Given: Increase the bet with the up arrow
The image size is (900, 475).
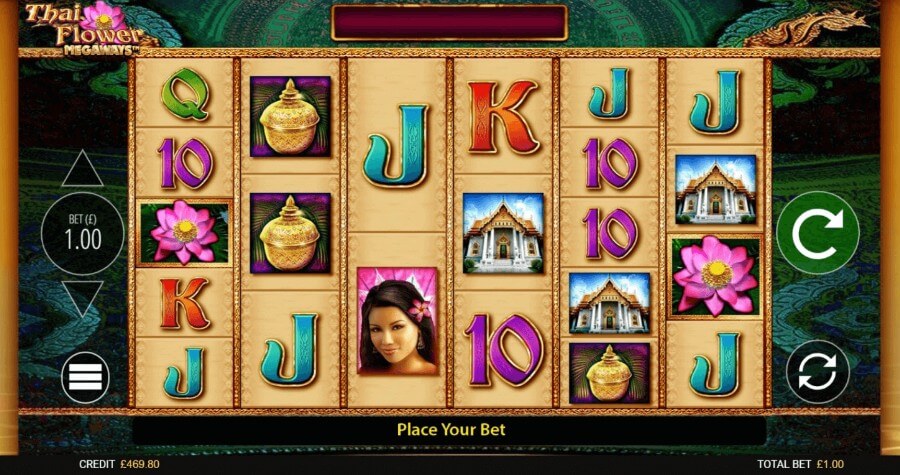Looking at the screenshot, I should pos(82,169).
